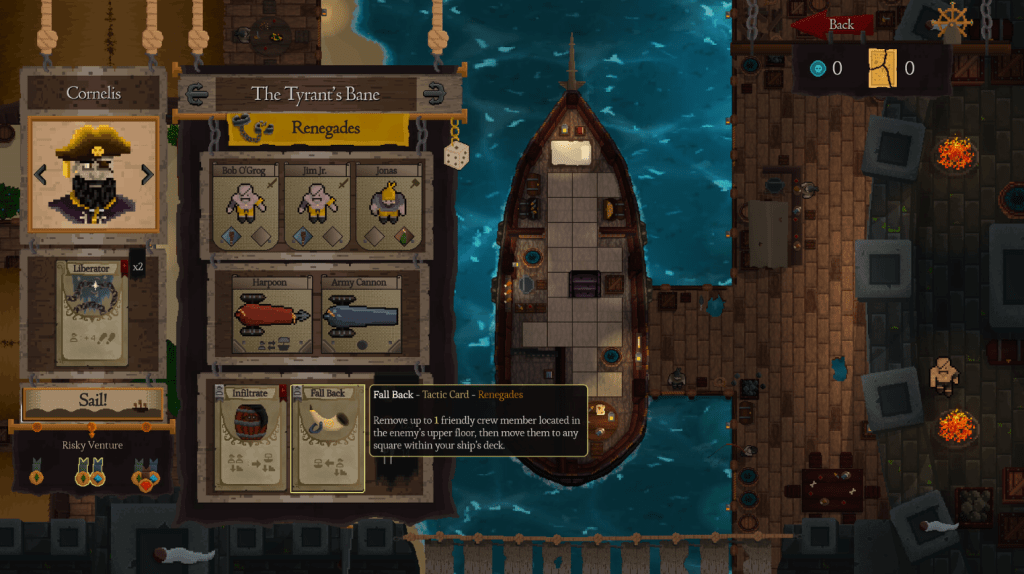The width and height of the screenshot is (1024, 574).
Task: Pick the Infiltrate tactic card
Action: coord(252,438)
